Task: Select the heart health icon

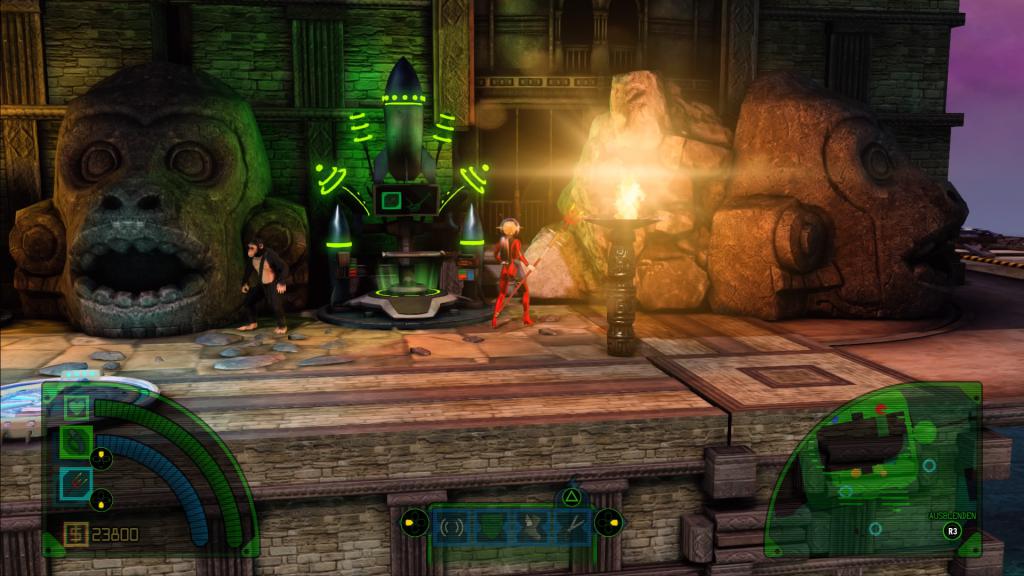Action: point(78,407)
